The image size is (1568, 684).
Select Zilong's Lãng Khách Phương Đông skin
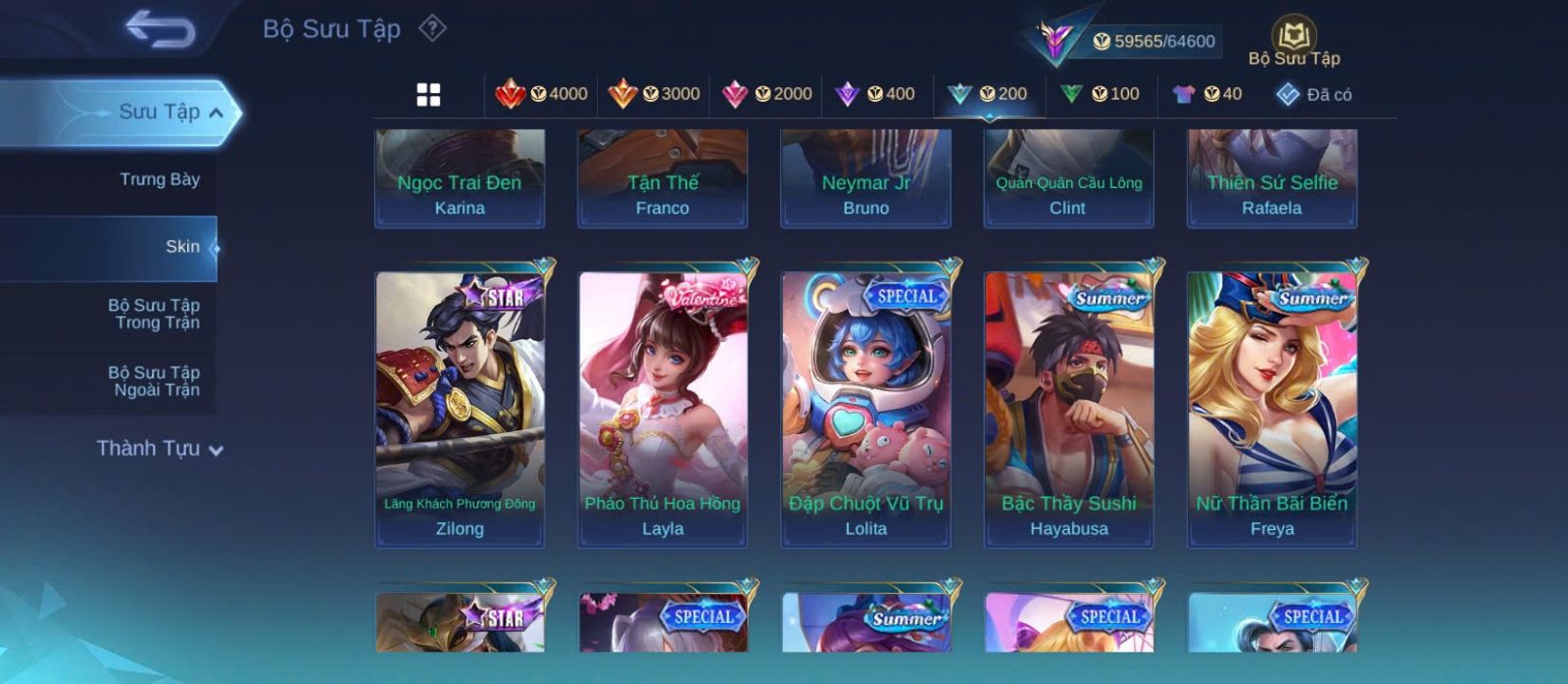coord(460,410)
